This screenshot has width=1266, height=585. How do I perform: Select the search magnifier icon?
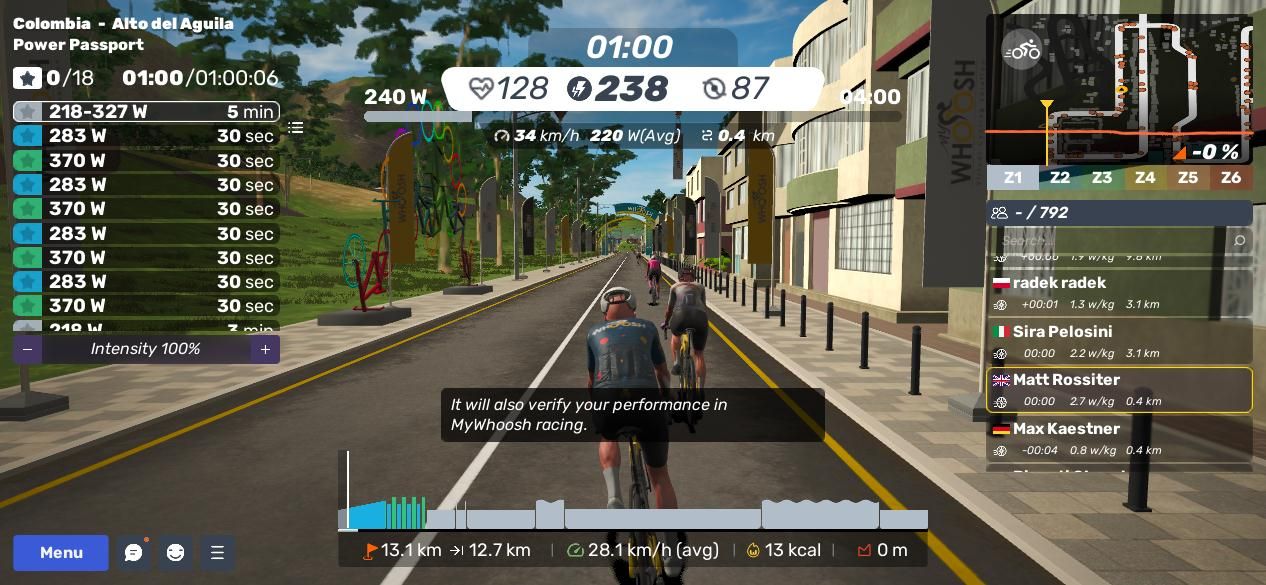1239,240
